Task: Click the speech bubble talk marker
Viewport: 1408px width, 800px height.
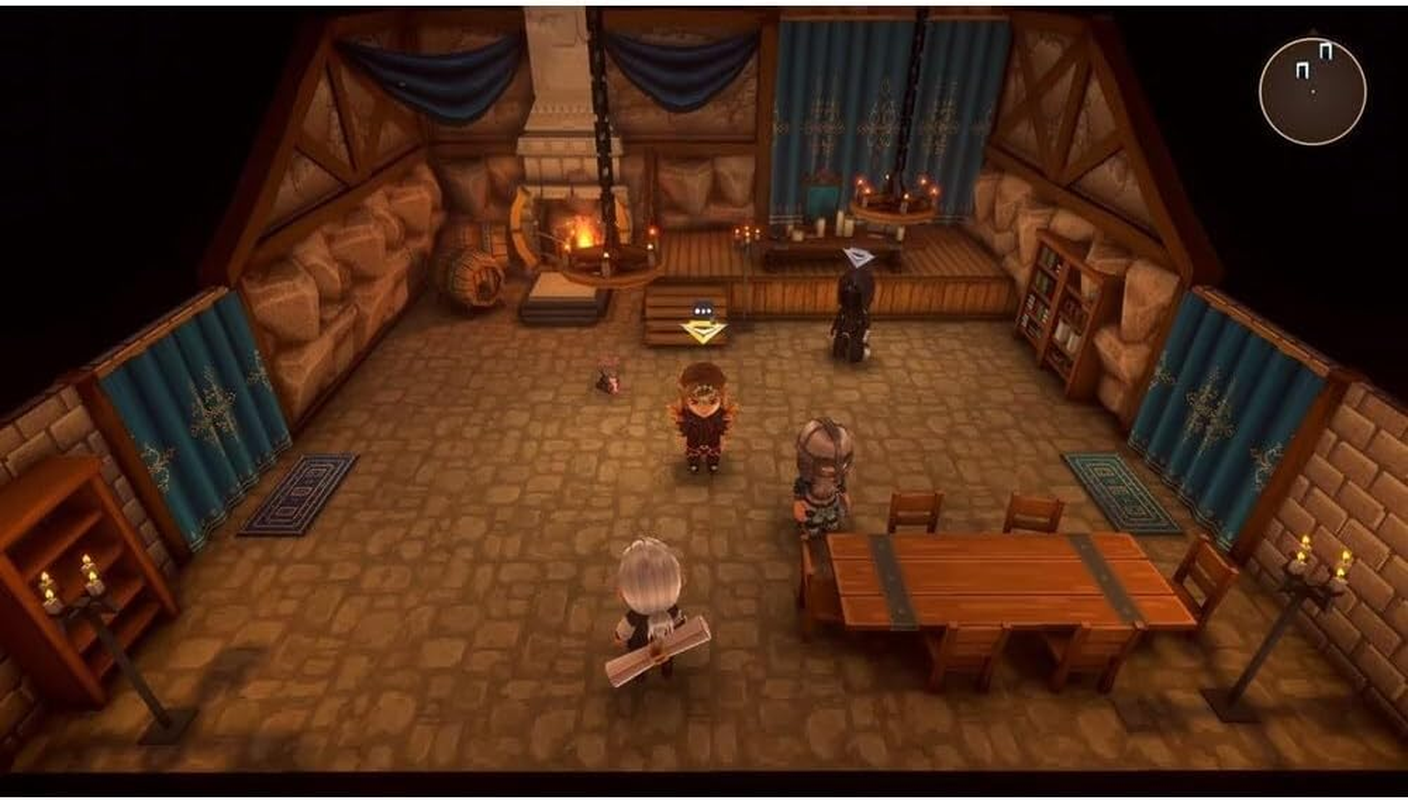Action: coord(702,311)
